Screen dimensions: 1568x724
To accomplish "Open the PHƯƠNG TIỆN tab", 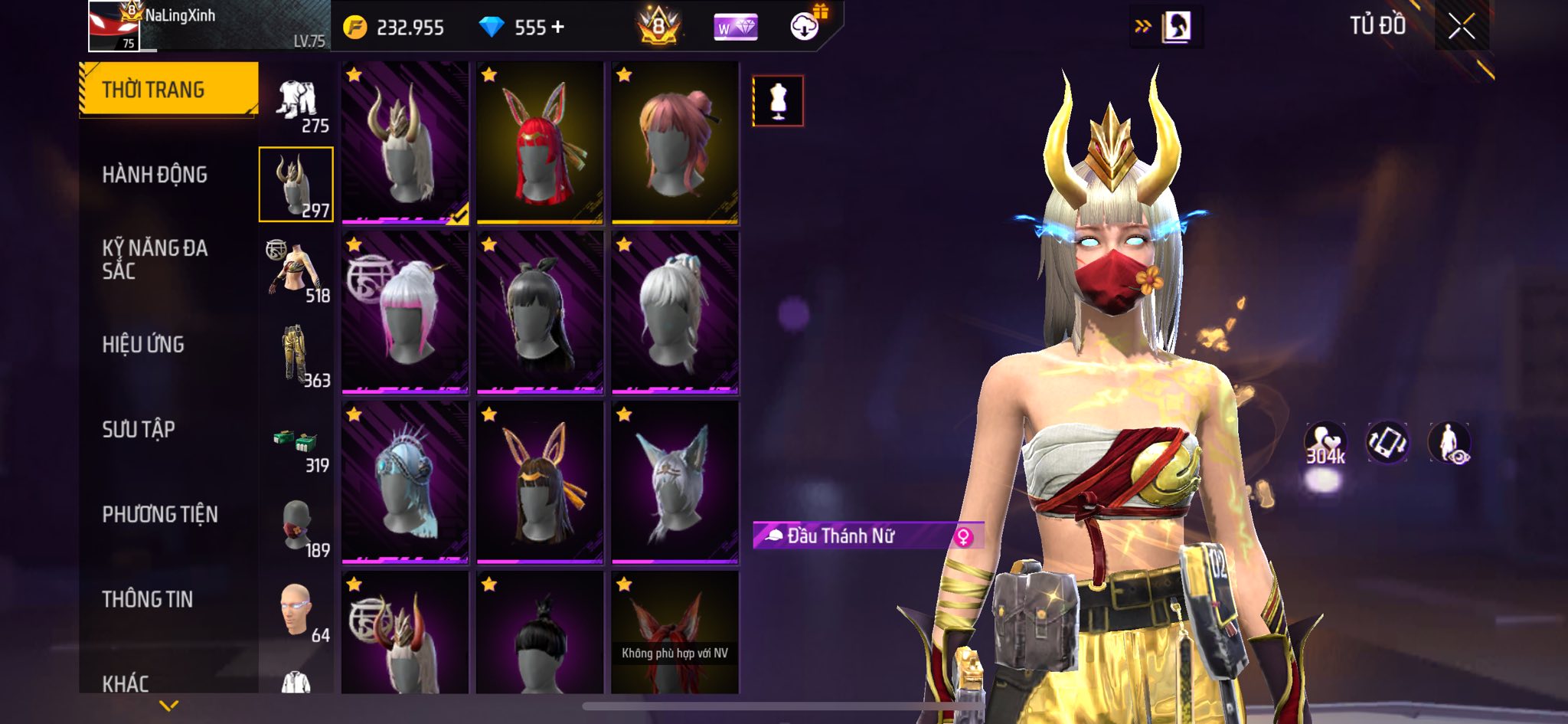I will 160,514.
